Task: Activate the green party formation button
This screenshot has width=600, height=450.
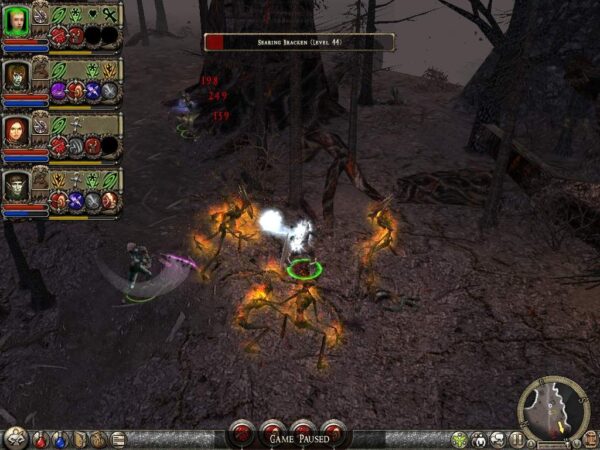Action: click(460, 439)
